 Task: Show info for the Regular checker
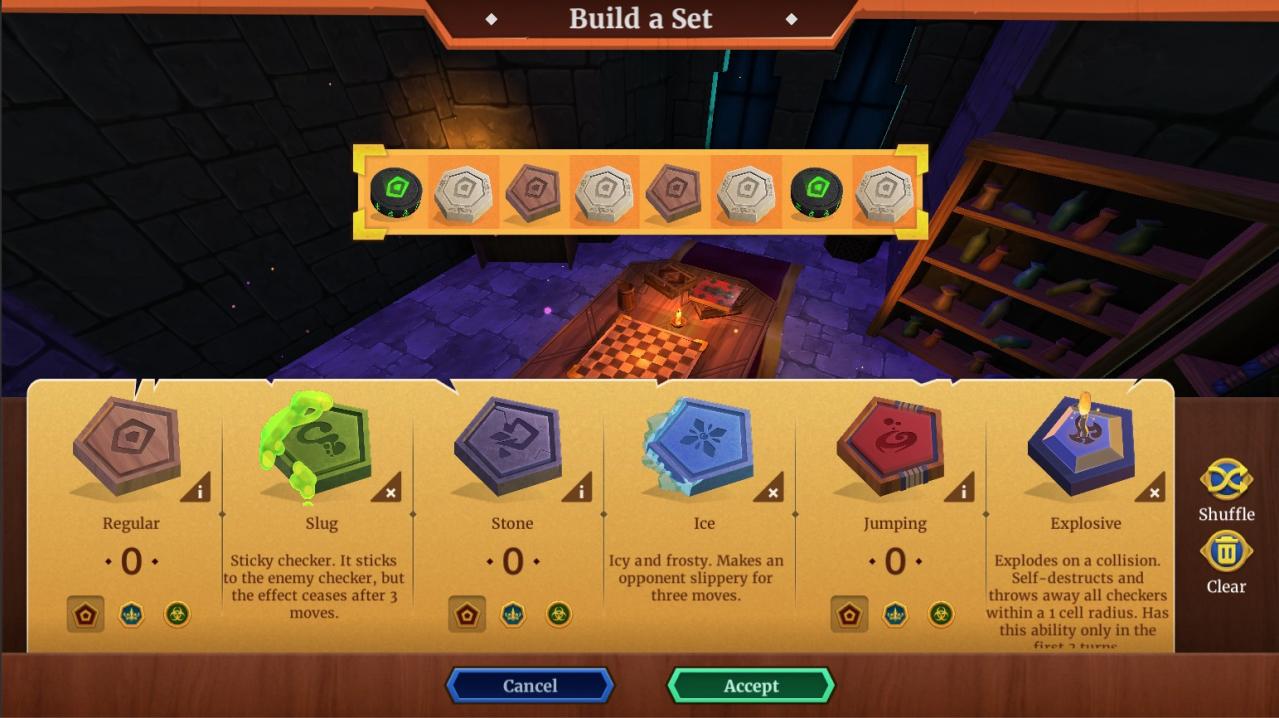(x=199, y=490)
